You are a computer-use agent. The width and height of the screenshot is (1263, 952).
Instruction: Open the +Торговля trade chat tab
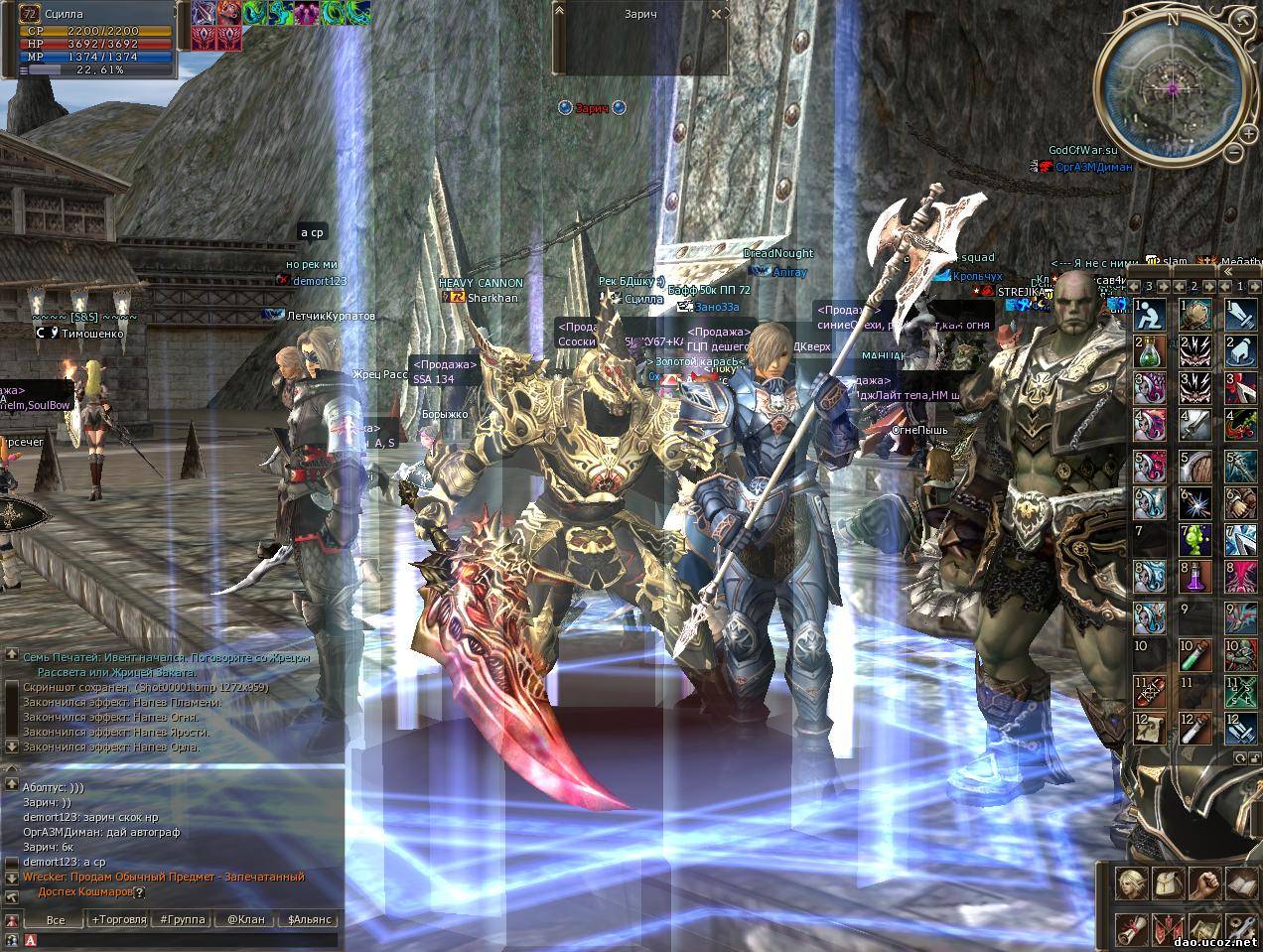click(x=119, y=919)
